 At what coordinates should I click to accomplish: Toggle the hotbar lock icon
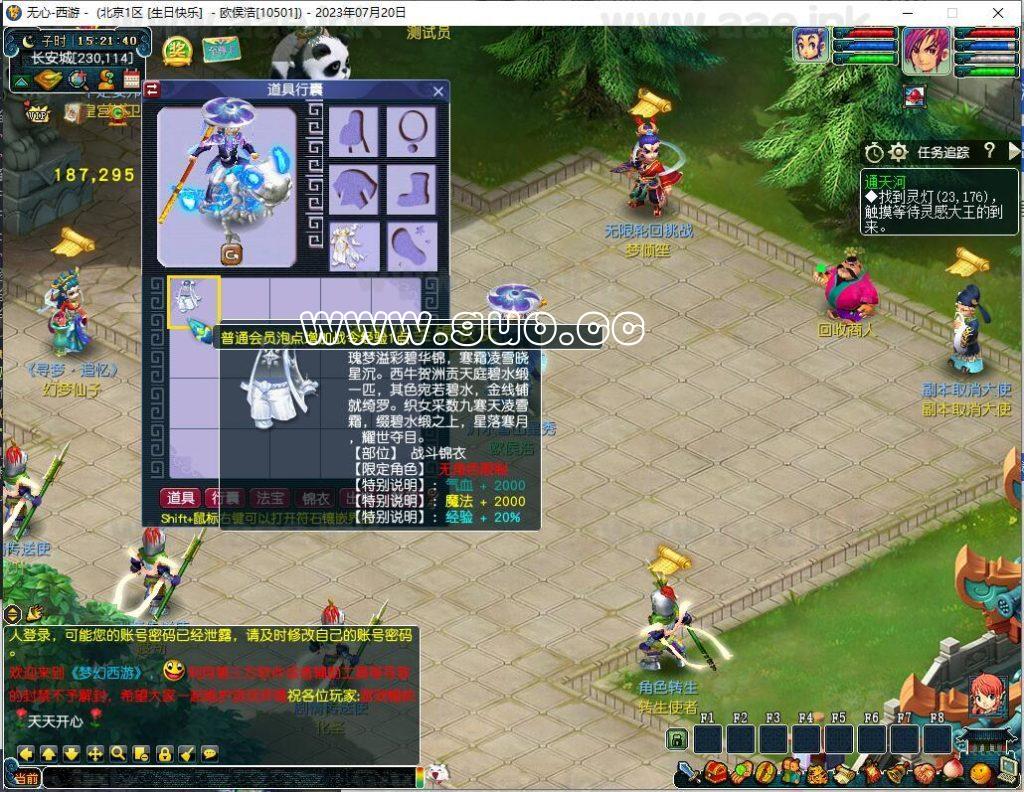click(x=677, y=740)
